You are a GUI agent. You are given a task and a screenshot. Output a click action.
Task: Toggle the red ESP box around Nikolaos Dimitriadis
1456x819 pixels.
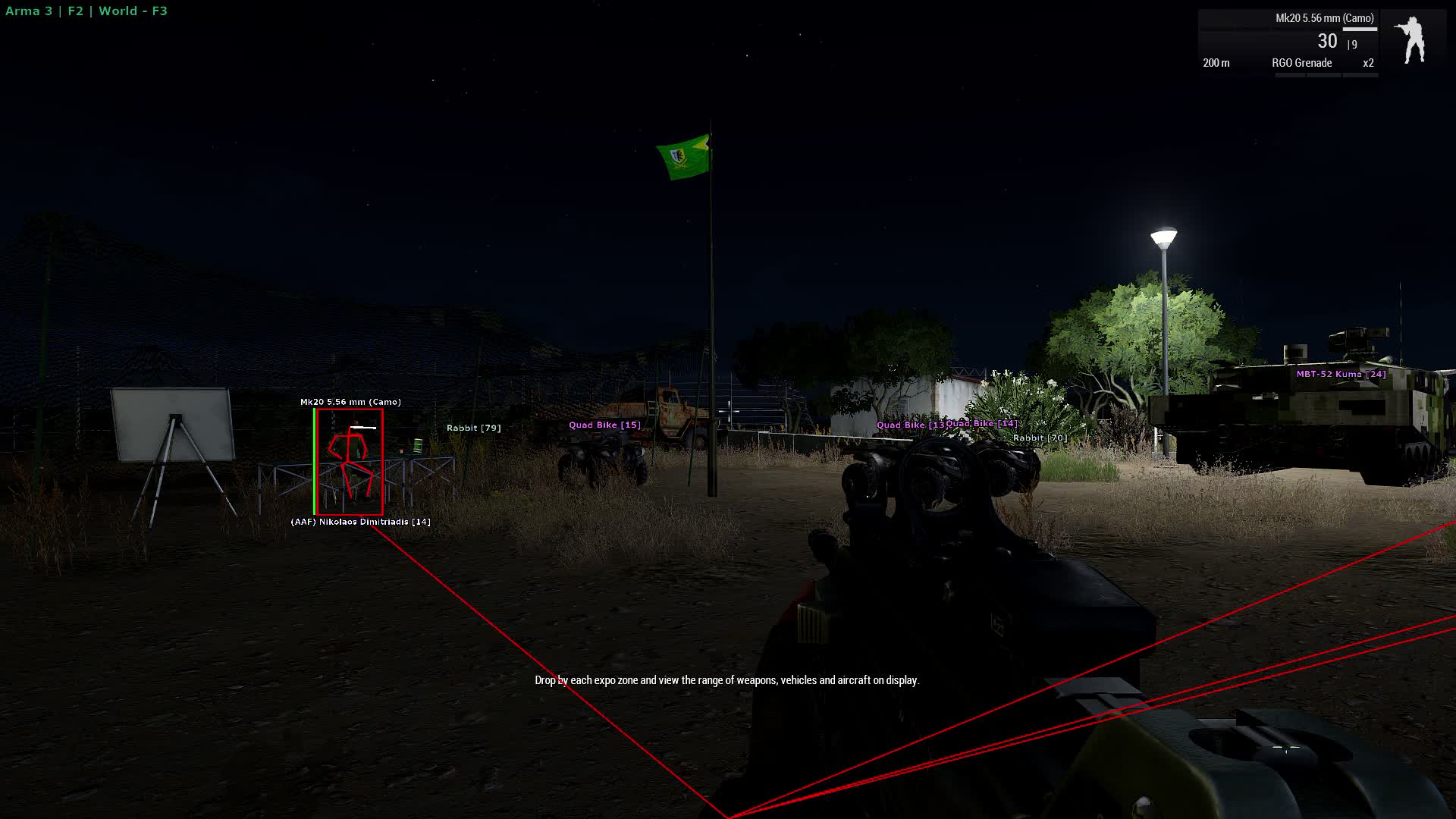click(350, 460)
